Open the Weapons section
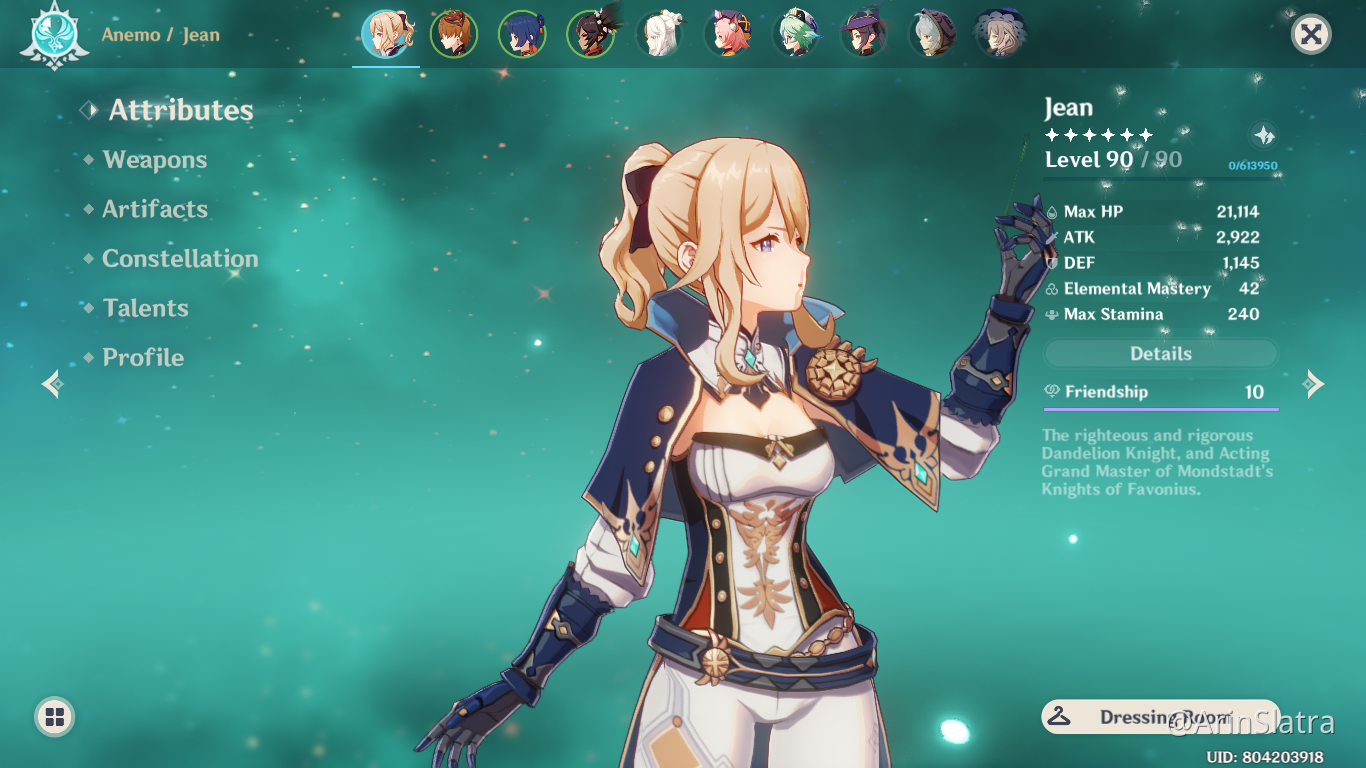The width and height of the screenshot is (1366, 768). click(154, 160)
